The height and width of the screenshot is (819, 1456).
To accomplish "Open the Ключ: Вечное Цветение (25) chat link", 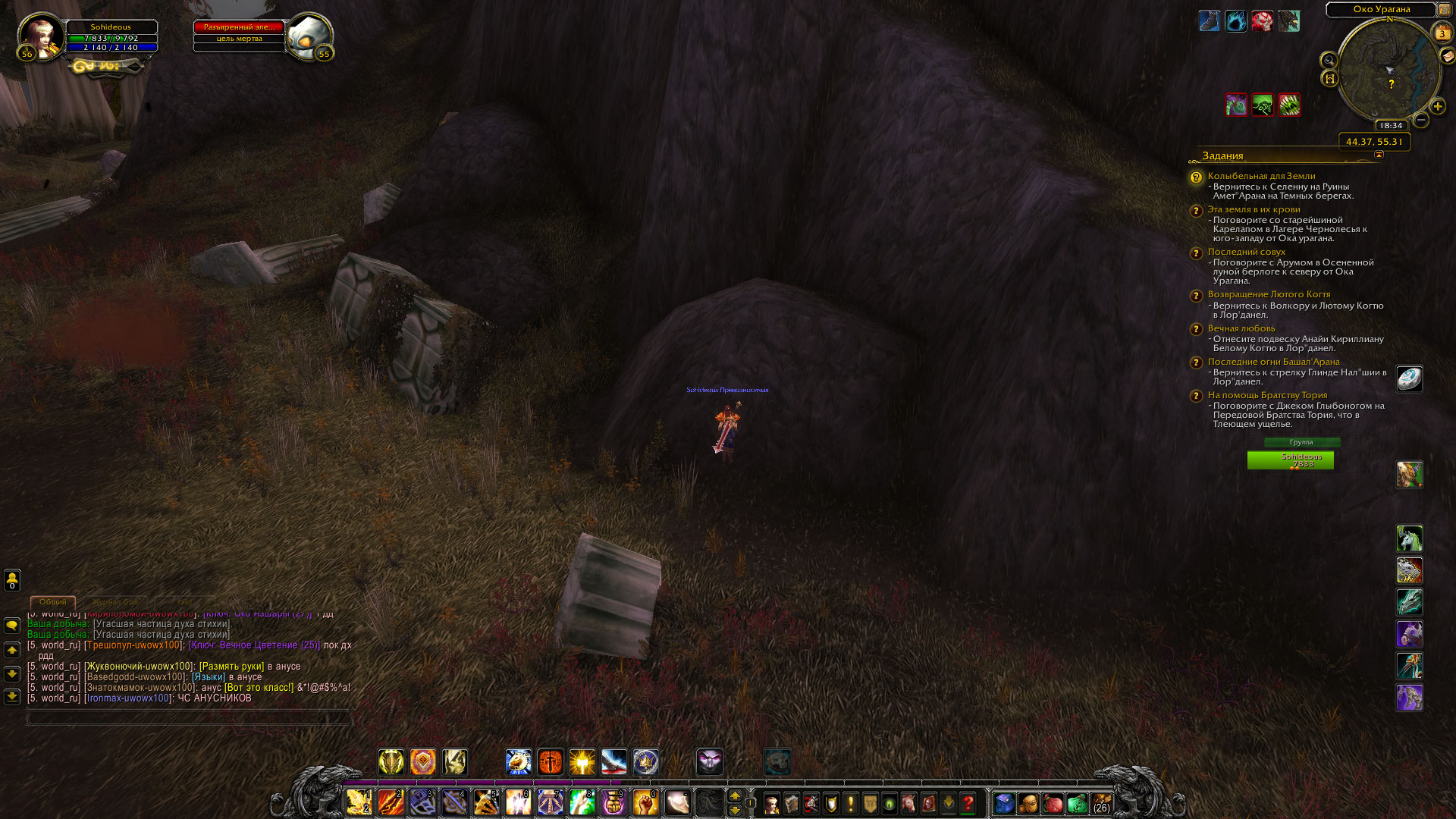I will [x=254, y=645].
